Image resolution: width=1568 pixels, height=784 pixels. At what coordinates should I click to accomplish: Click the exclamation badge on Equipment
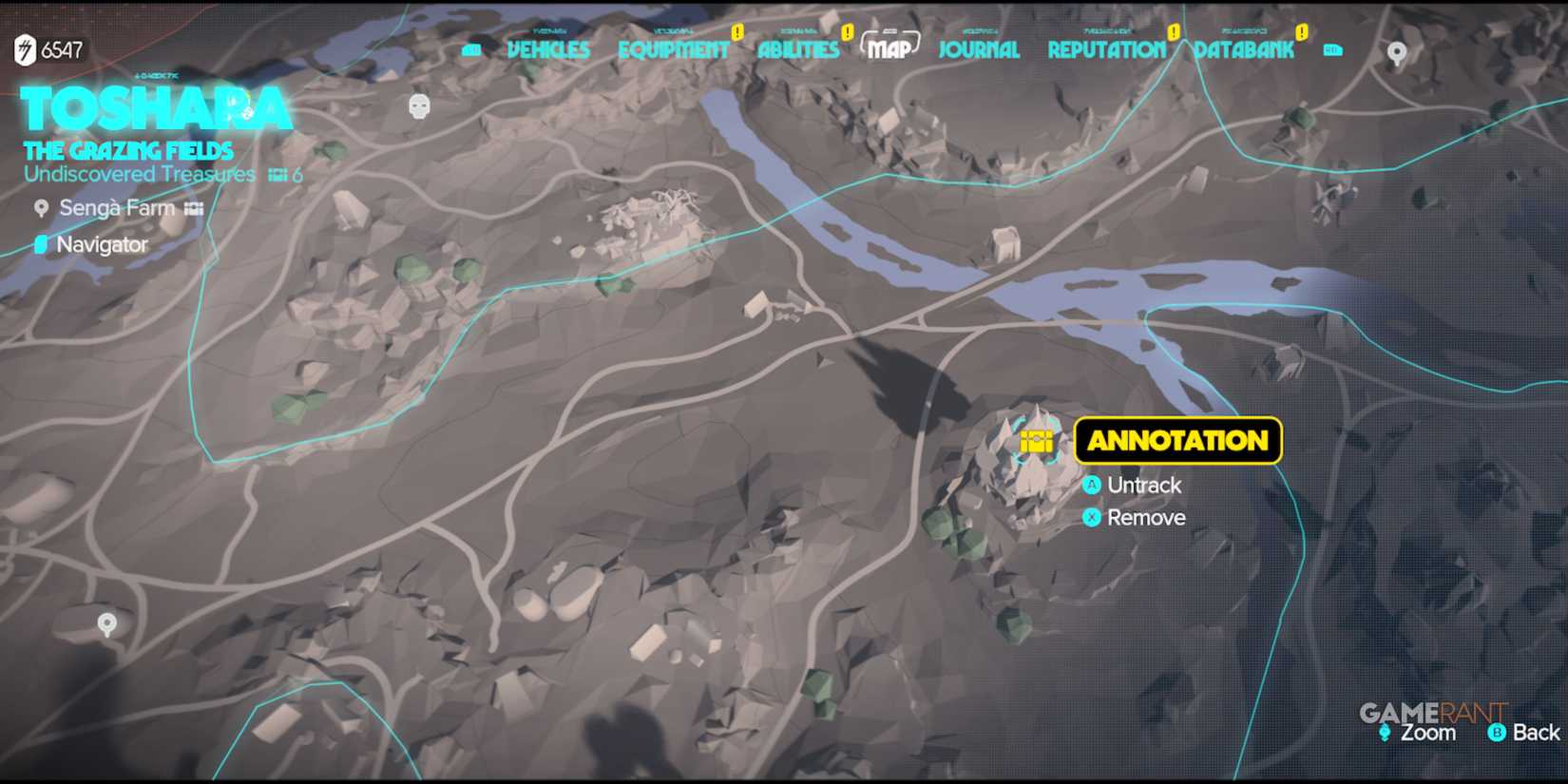tap(739, 29)
